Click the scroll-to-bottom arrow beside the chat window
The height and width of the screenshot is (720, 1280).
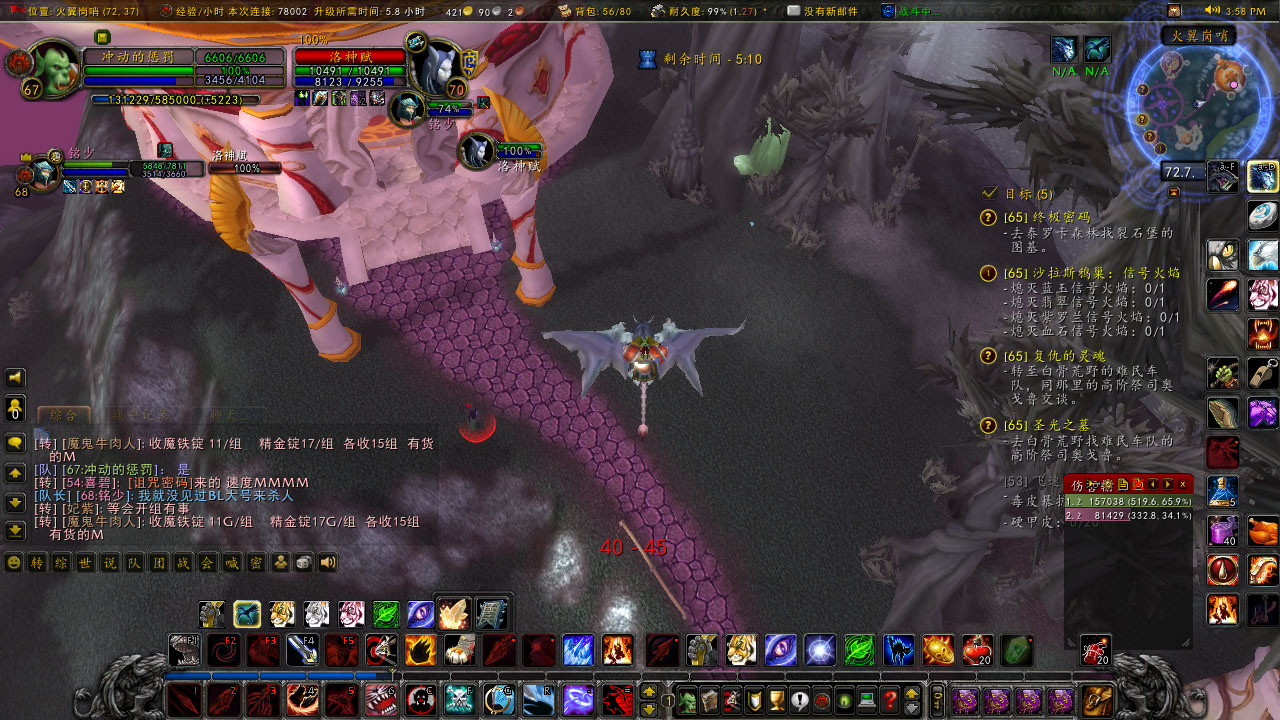coord(15,531)
